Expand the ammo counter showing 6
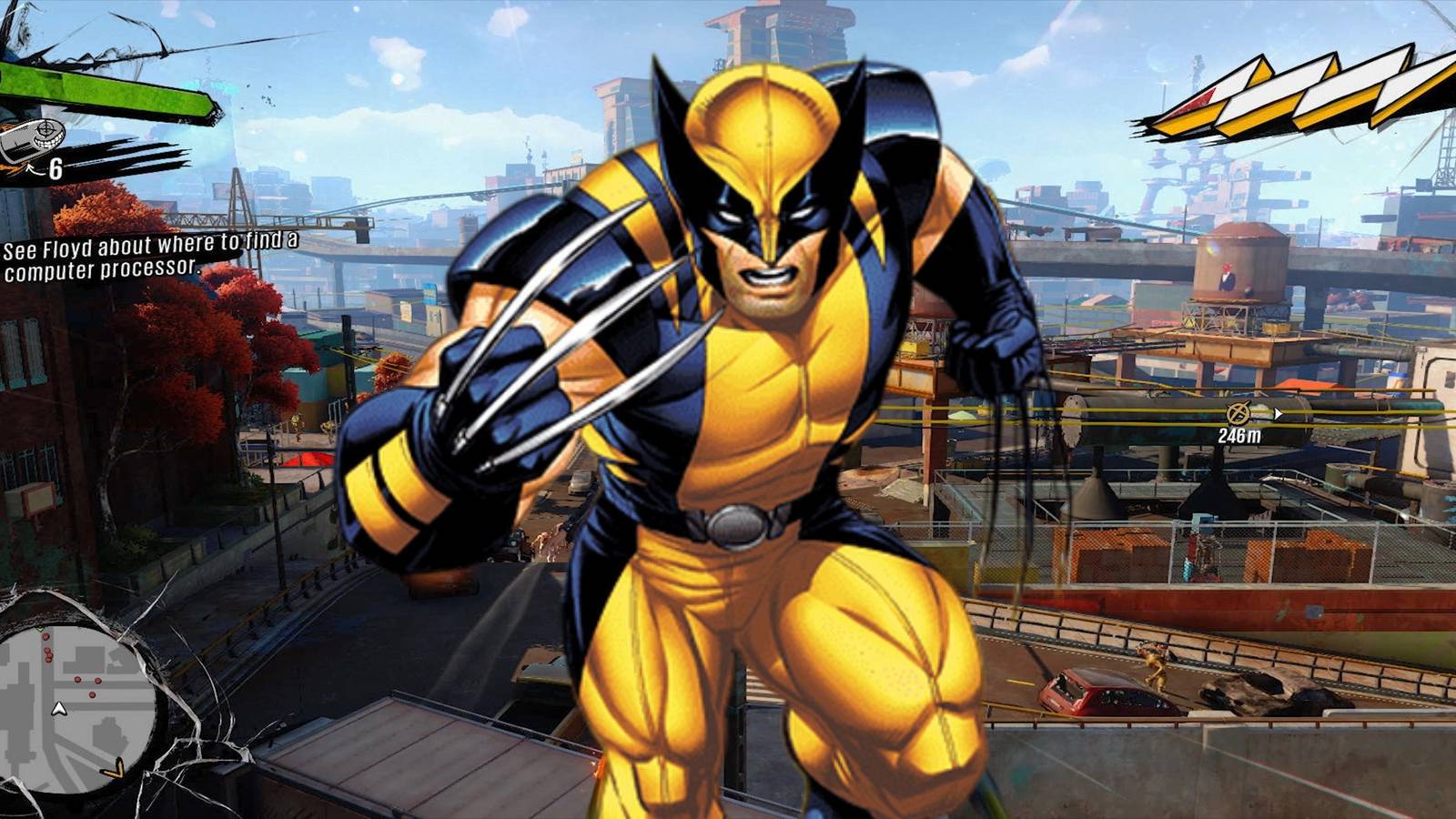The image size is (1456, 819). (55, 169)
